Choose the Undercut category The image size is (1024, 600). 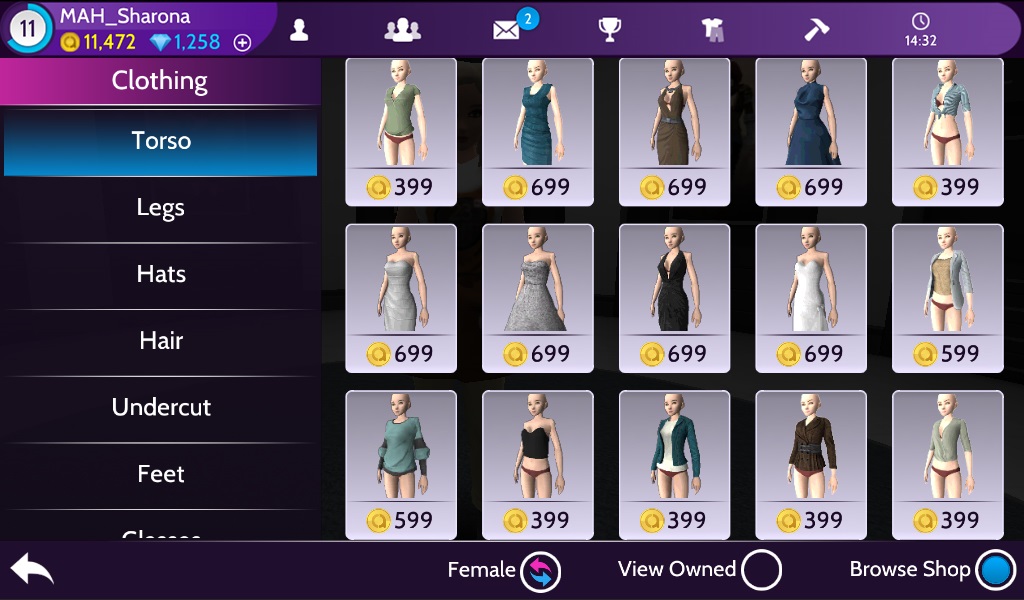tap(160, 408)
